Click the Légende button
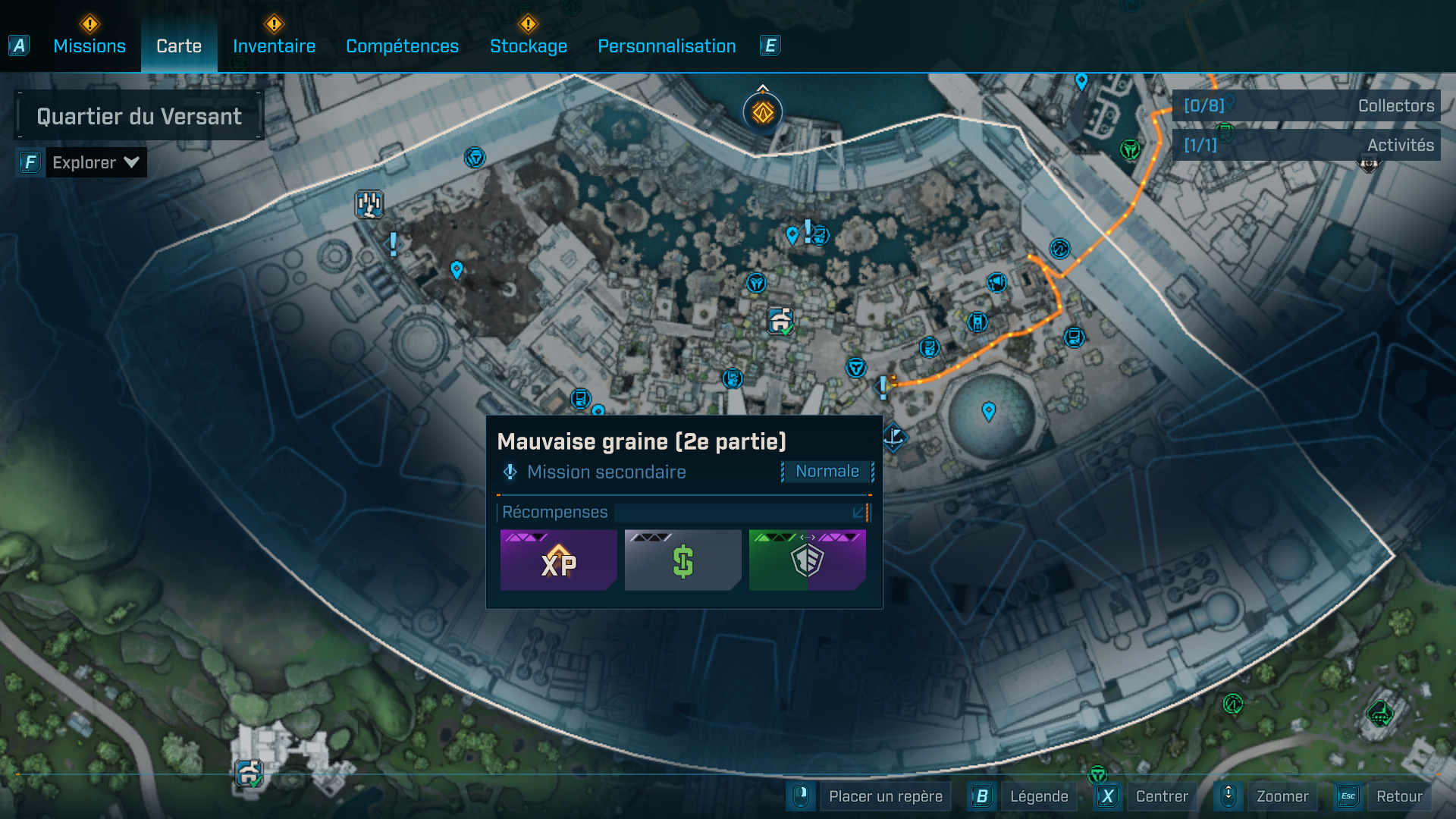 tap(1038, 796)
